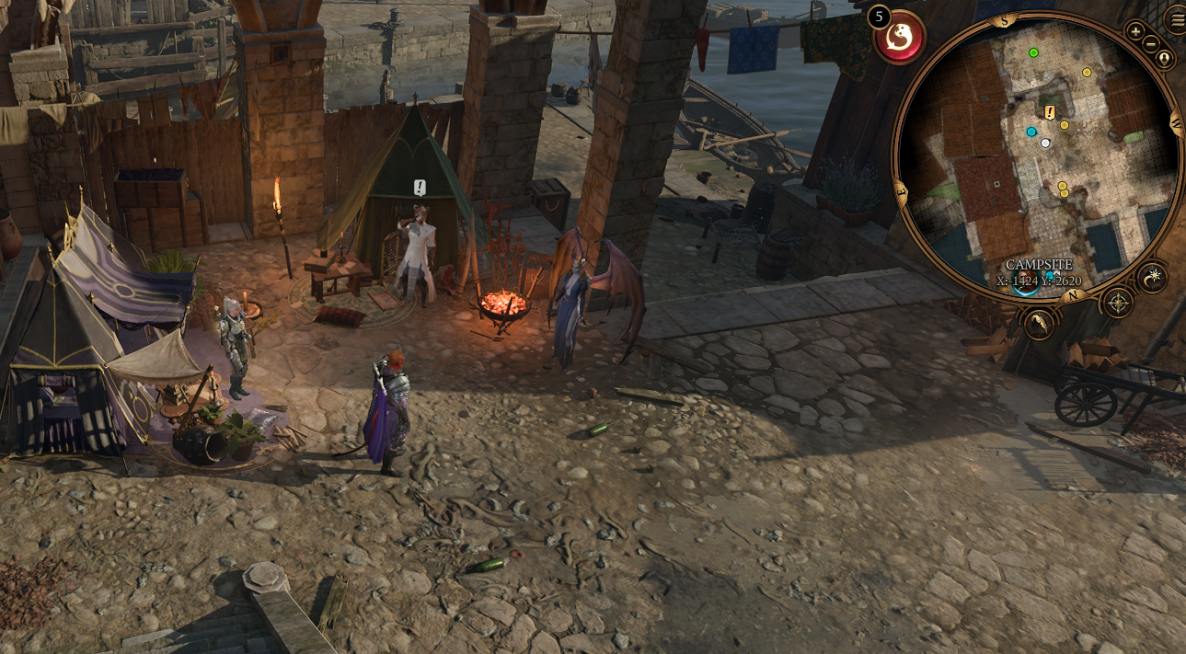The height and width of the screenshot is (654, 1186).
Task: Click the compass rose button below minimap
Action: coord(1117,302)
